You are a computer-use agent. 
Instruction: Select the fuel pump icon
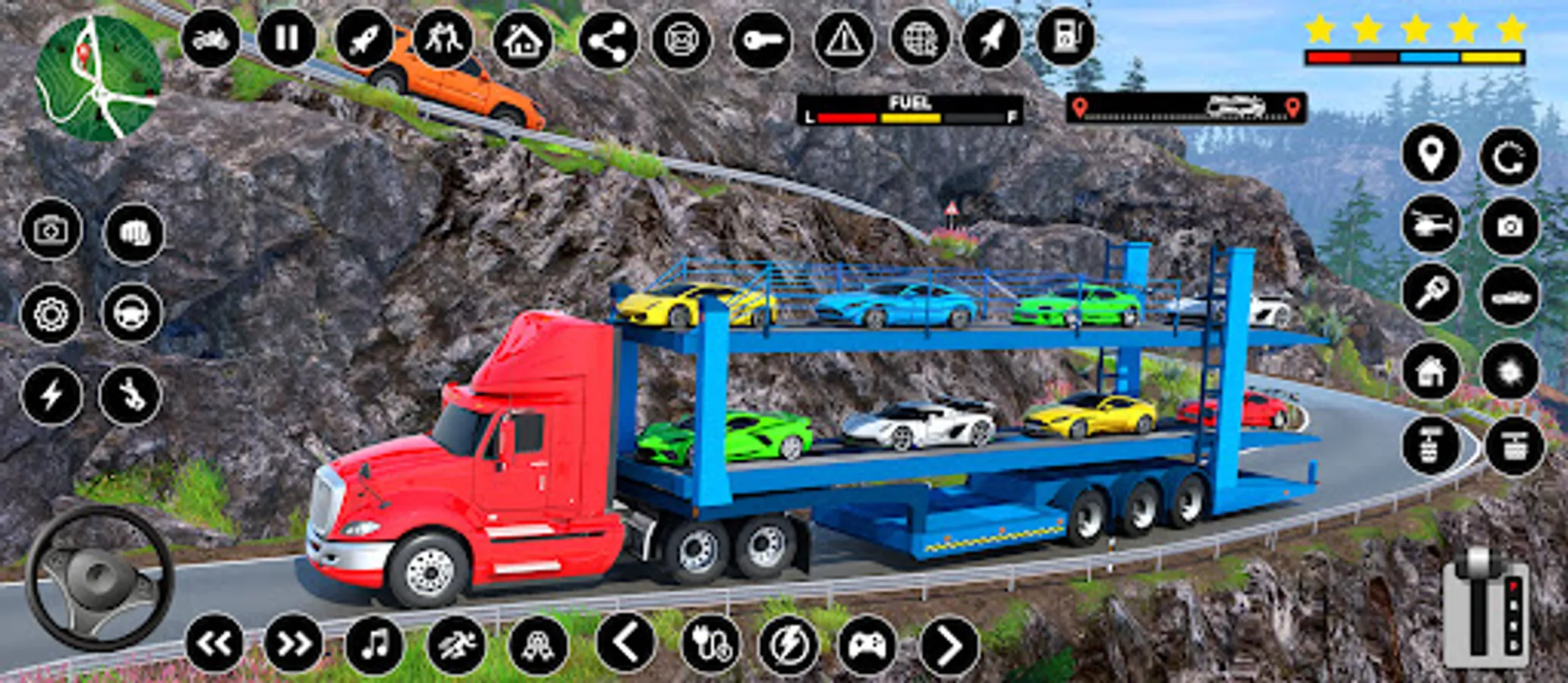1066,36
